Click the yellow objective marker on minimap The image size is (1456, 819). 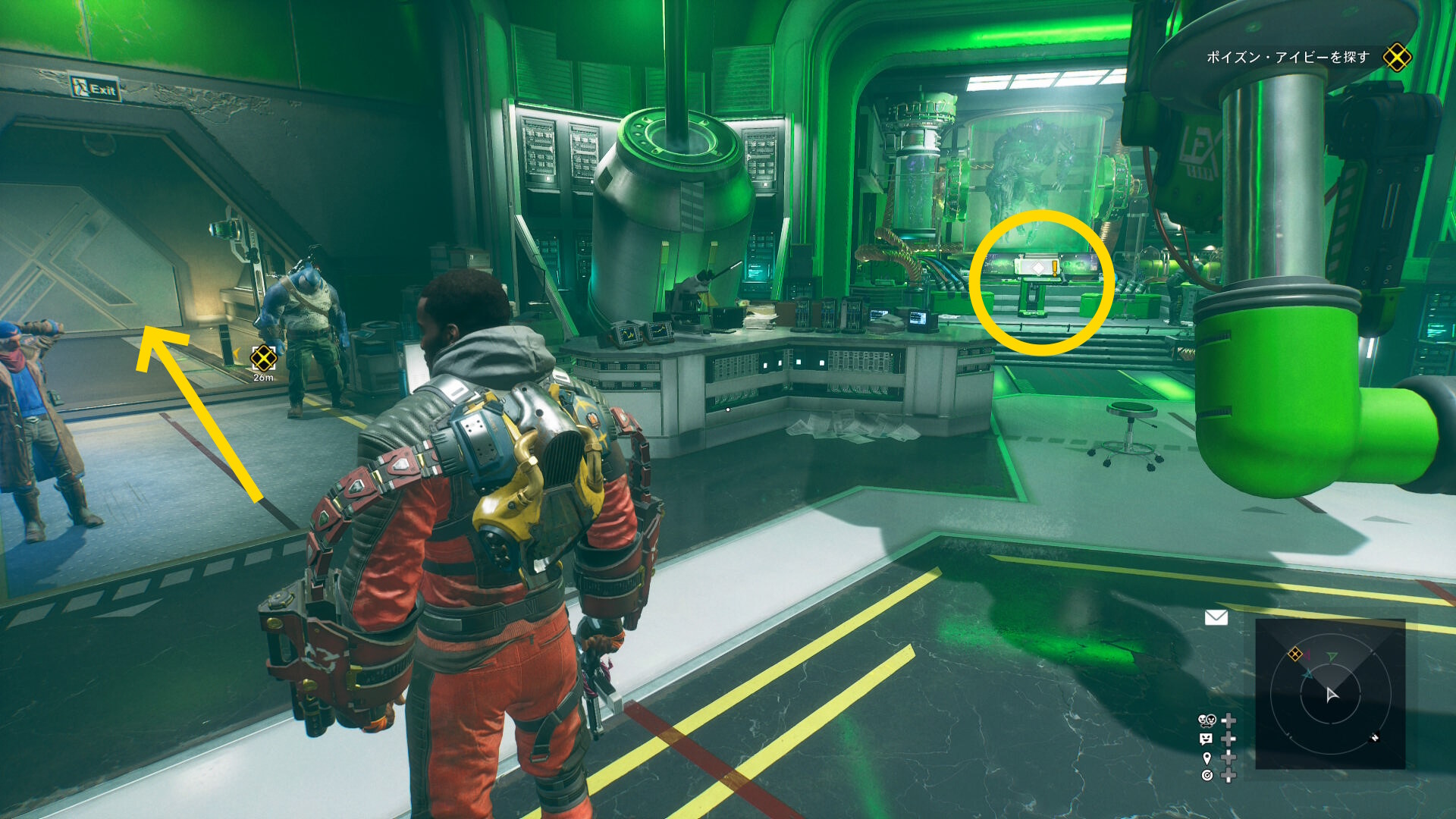pos(1295,654)
